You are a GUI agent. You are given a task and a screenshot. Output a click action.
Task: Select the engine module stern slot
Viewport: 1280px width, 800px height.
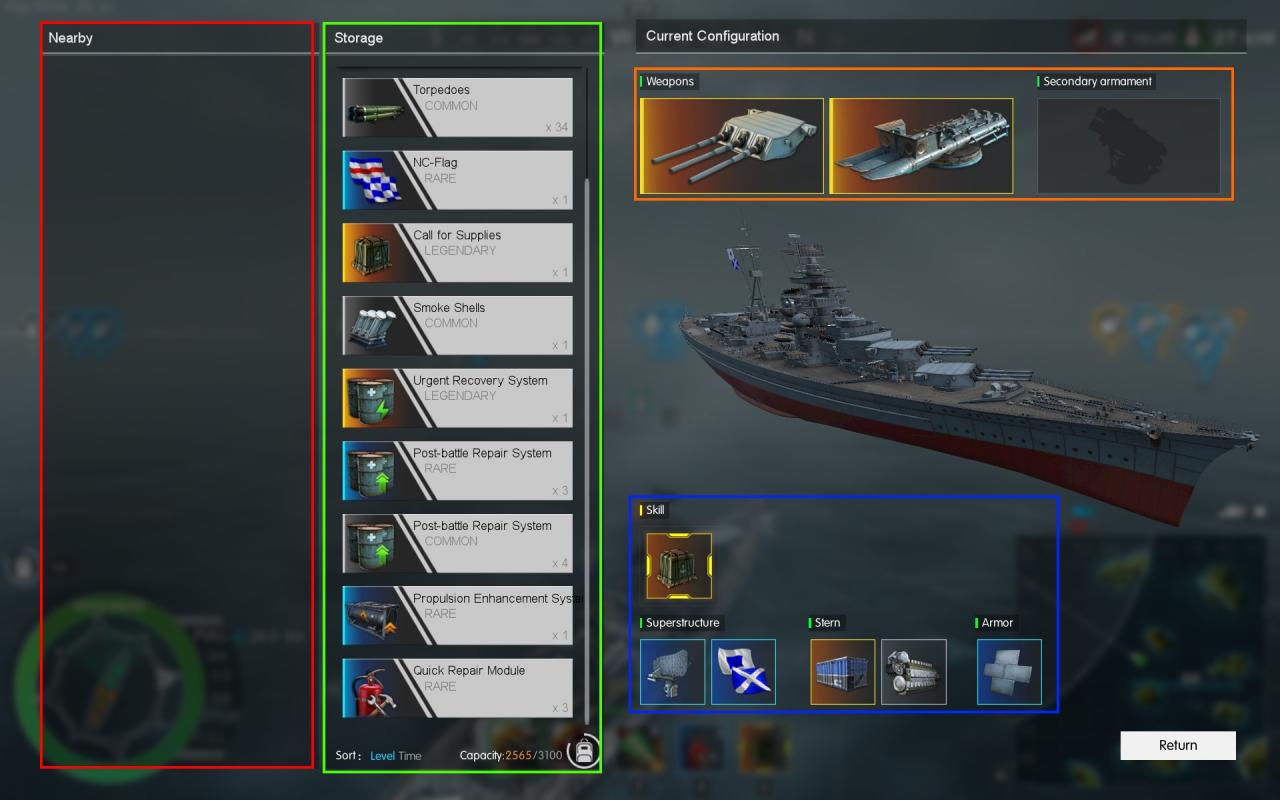pos(913,672)
